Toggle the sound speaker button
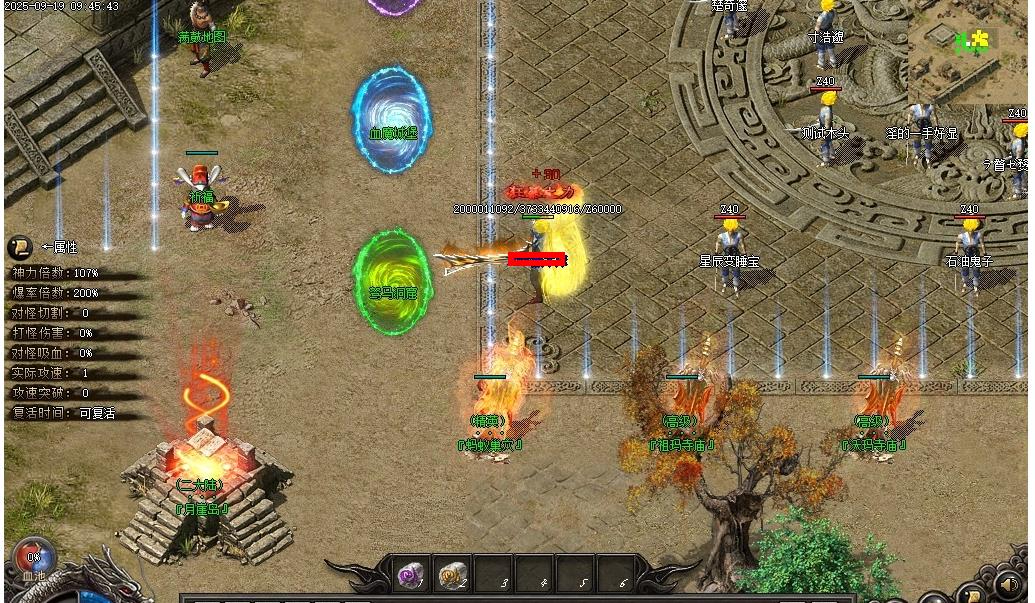The image size is (1035, 603). click(x=1010, y=584)
